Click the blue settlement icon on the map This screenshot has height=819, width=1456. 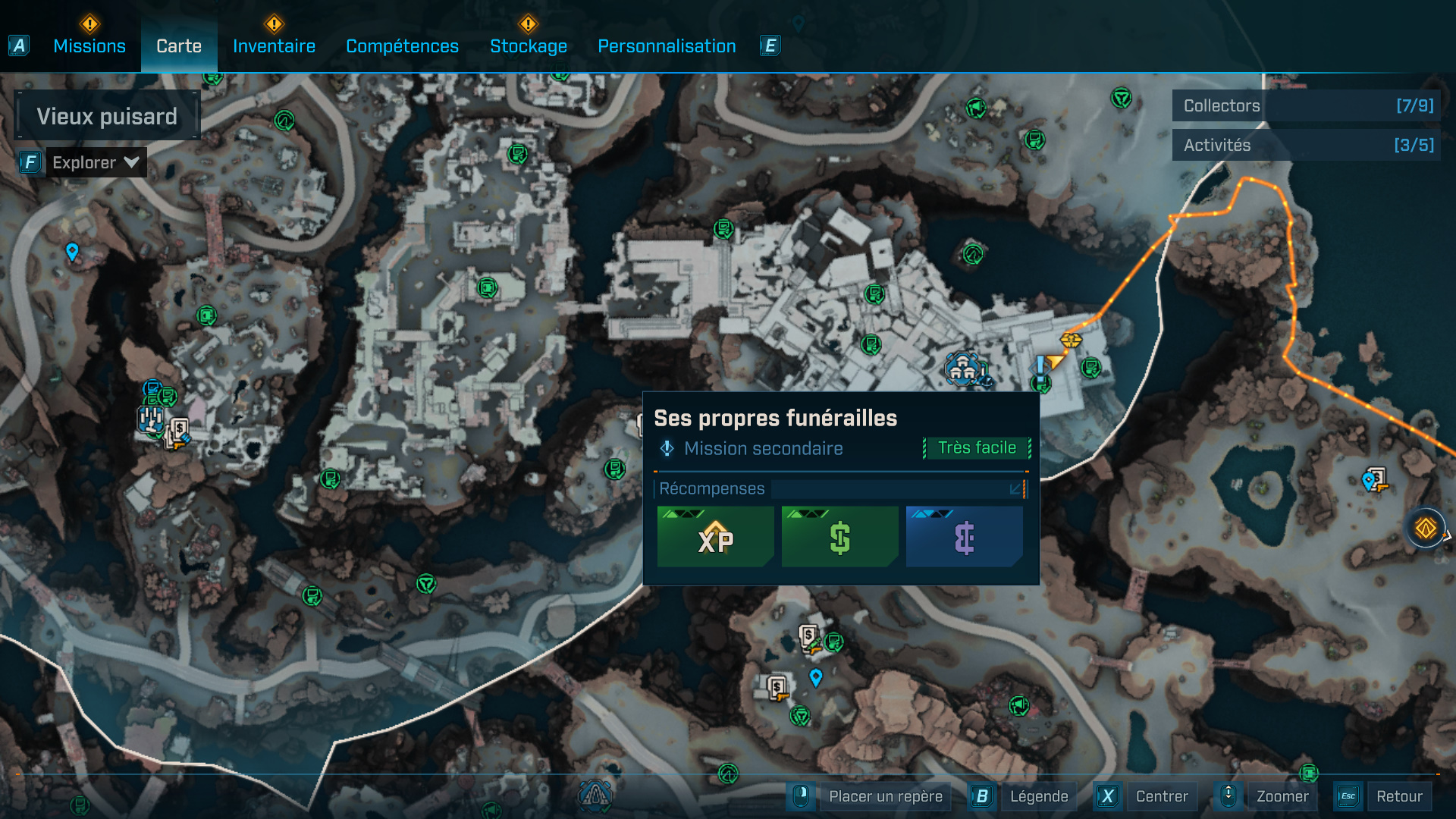(962, 370)
